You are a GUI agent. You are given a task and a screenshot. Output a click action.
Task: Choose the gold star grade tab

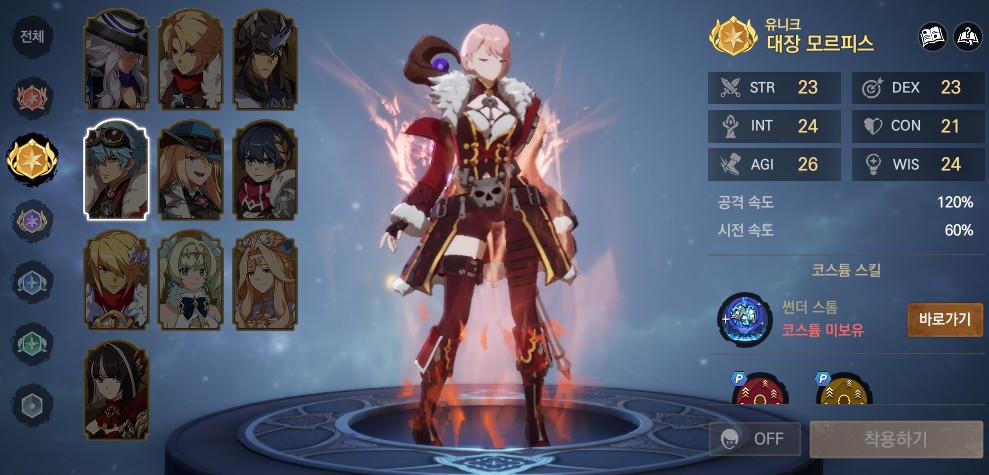(32, 157)
